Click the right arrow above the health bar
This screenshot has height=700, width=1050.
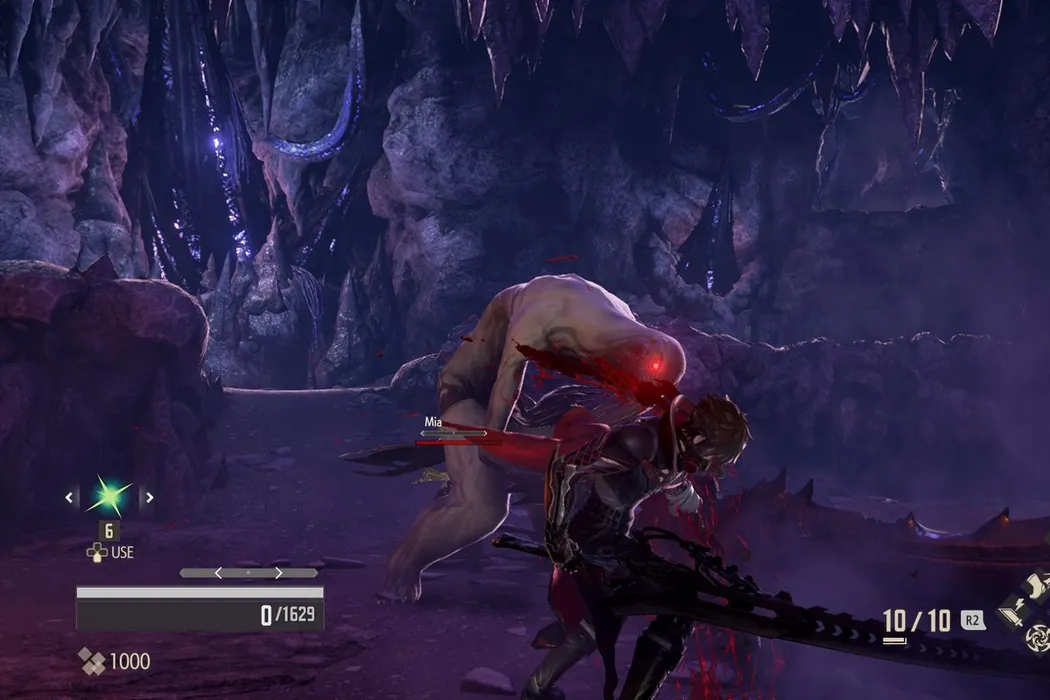[x=278, y=573]
